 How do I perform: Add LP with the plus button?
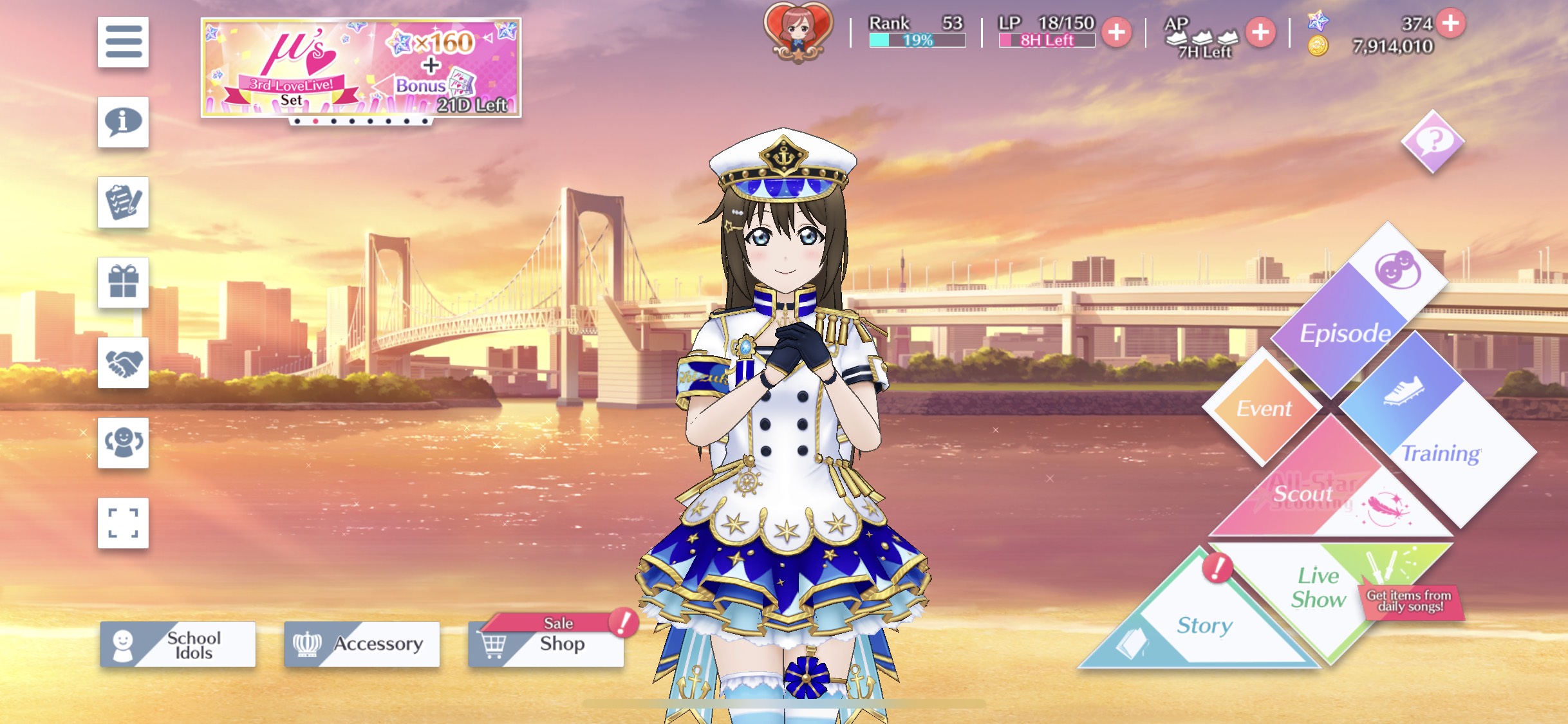(x=1117, y=32)
